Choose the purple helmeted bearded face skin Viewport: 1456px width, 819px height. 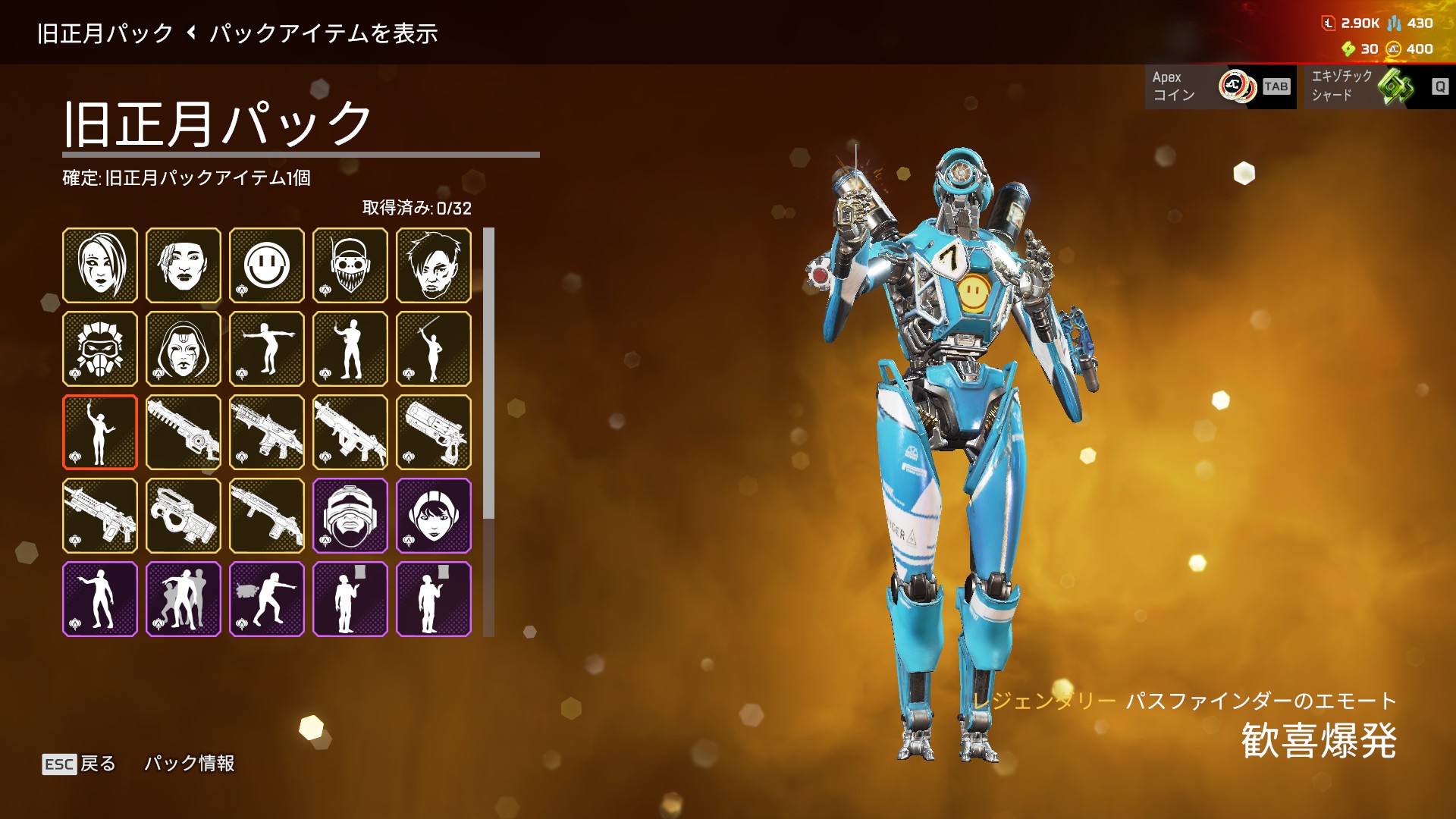point(350,516)
